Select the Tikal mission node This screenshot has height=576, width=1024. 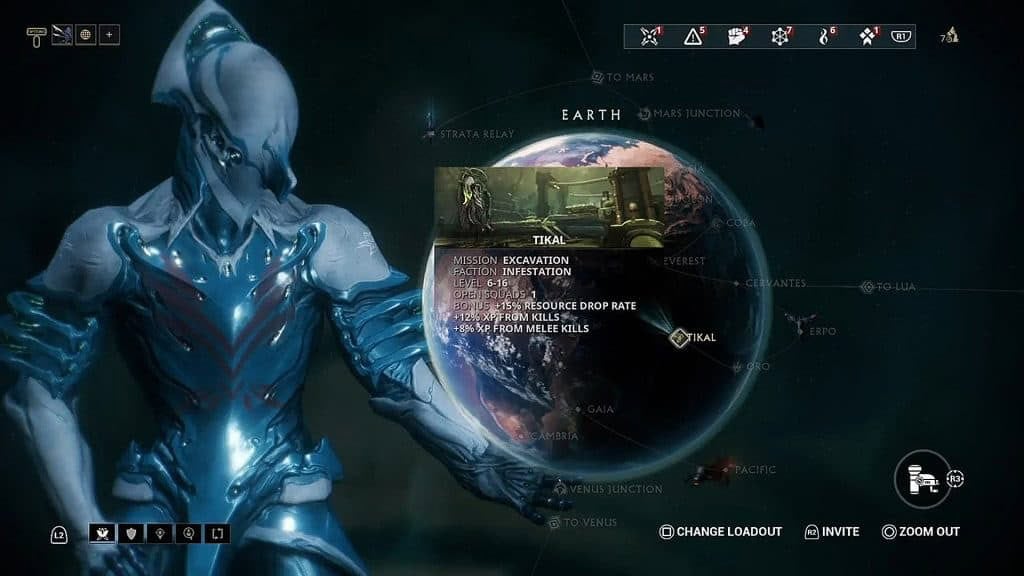(680, 337)
